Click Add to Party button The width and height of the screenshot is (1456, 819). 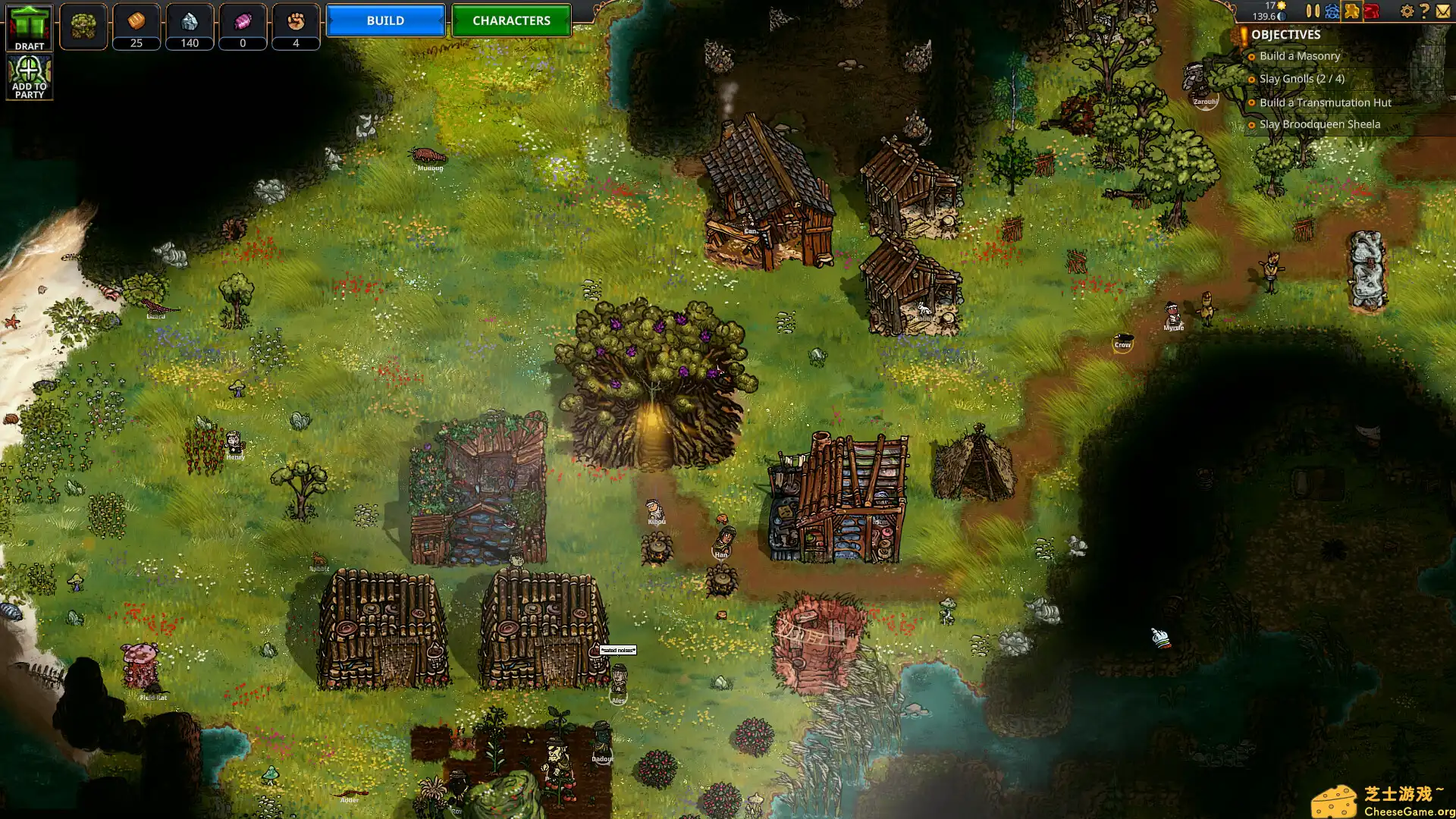30,77
